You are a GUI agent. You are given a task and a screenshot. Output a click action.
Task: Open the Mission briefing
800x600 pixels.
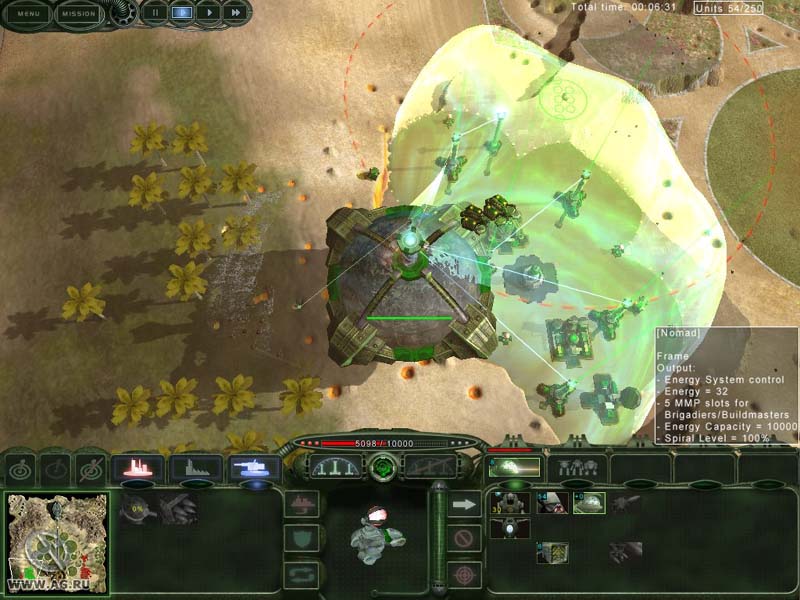[79, 14]
